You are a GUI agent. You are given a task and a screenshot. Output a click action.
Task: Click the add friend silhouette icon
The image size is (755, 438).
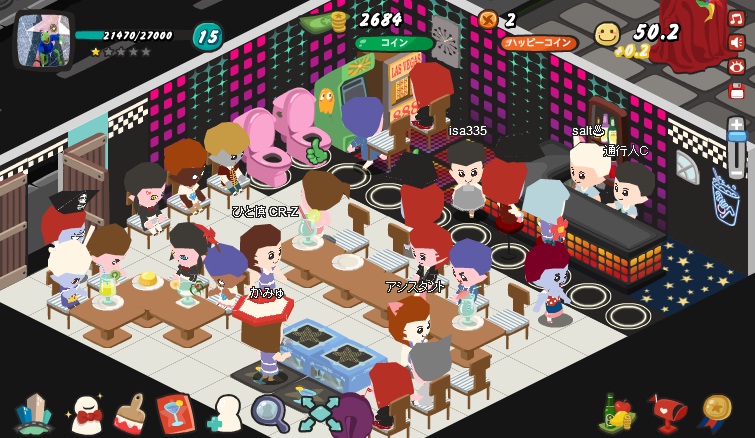[x=224, y=413]
